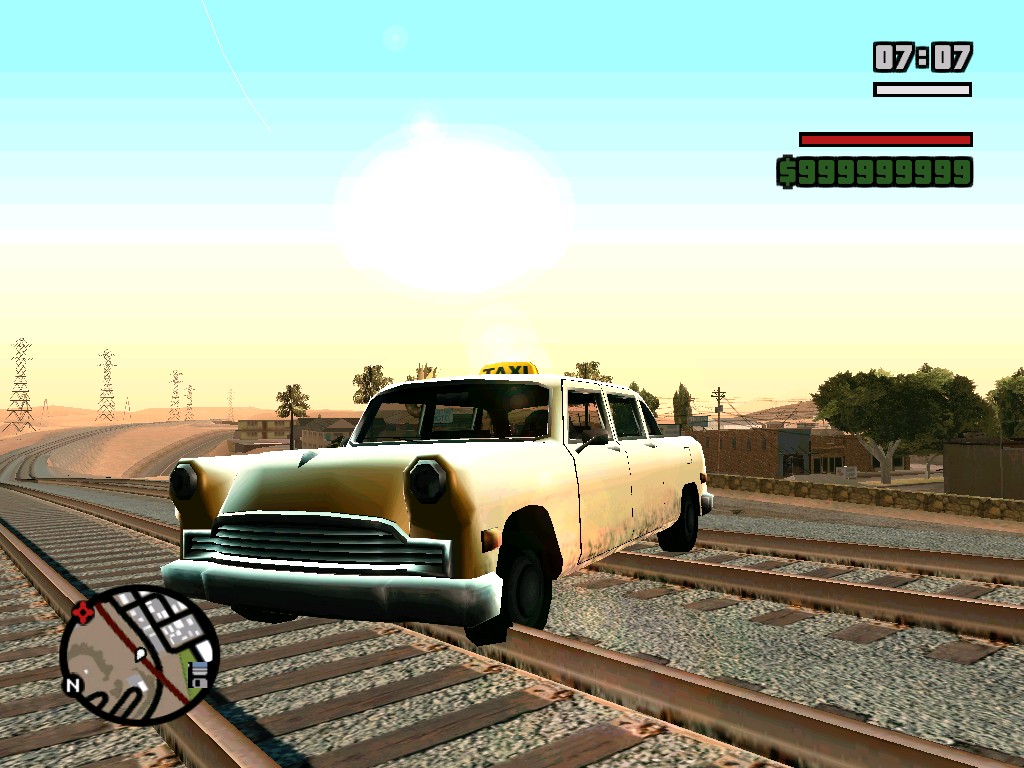The height and width of the screenshot is (768, 1024).
Task: Click the circular radar minimap
Action: pyautogui.click(x=138, y=655)
